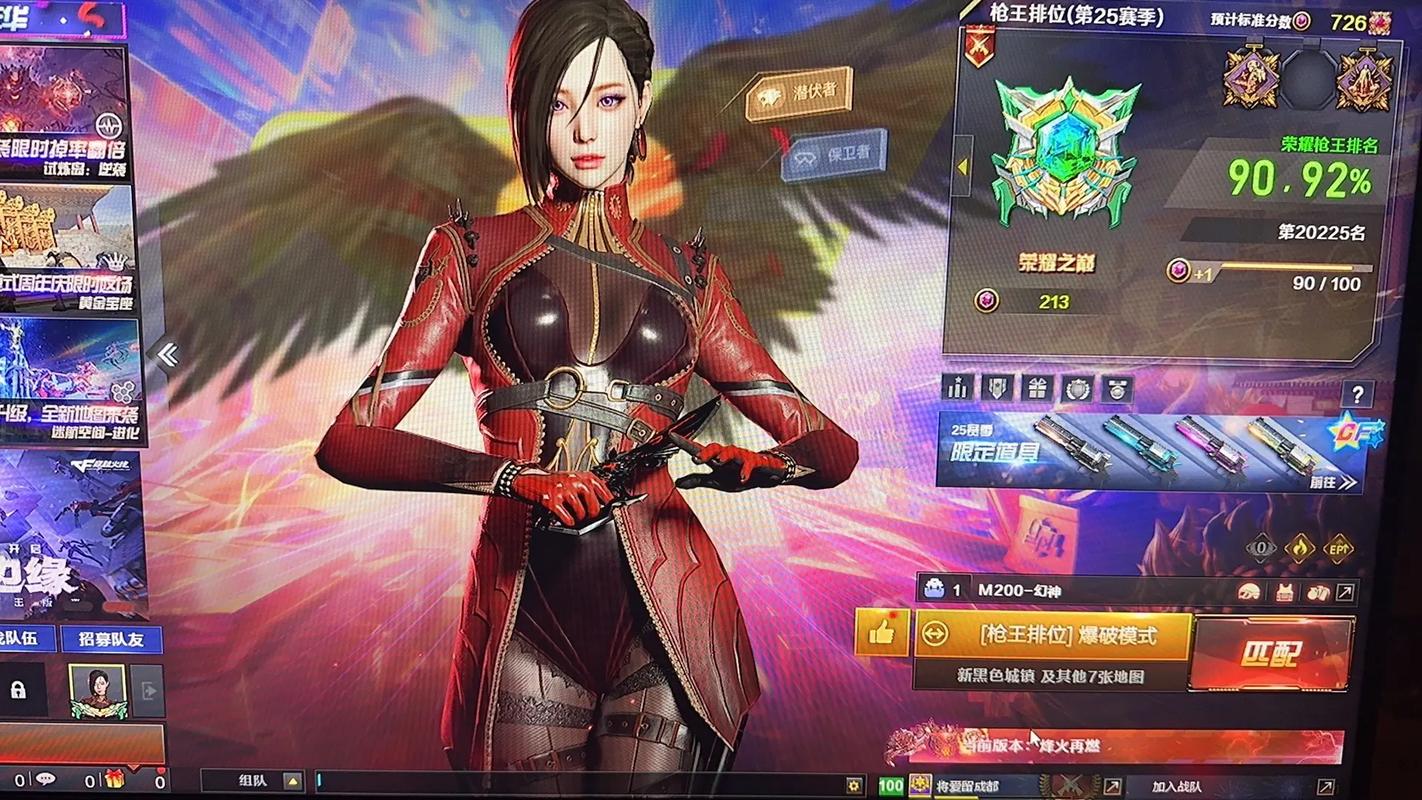Screen dimensions: 1422x800
Task: Open the ranked stats bar-chart icon
Action: coord(956,390)
